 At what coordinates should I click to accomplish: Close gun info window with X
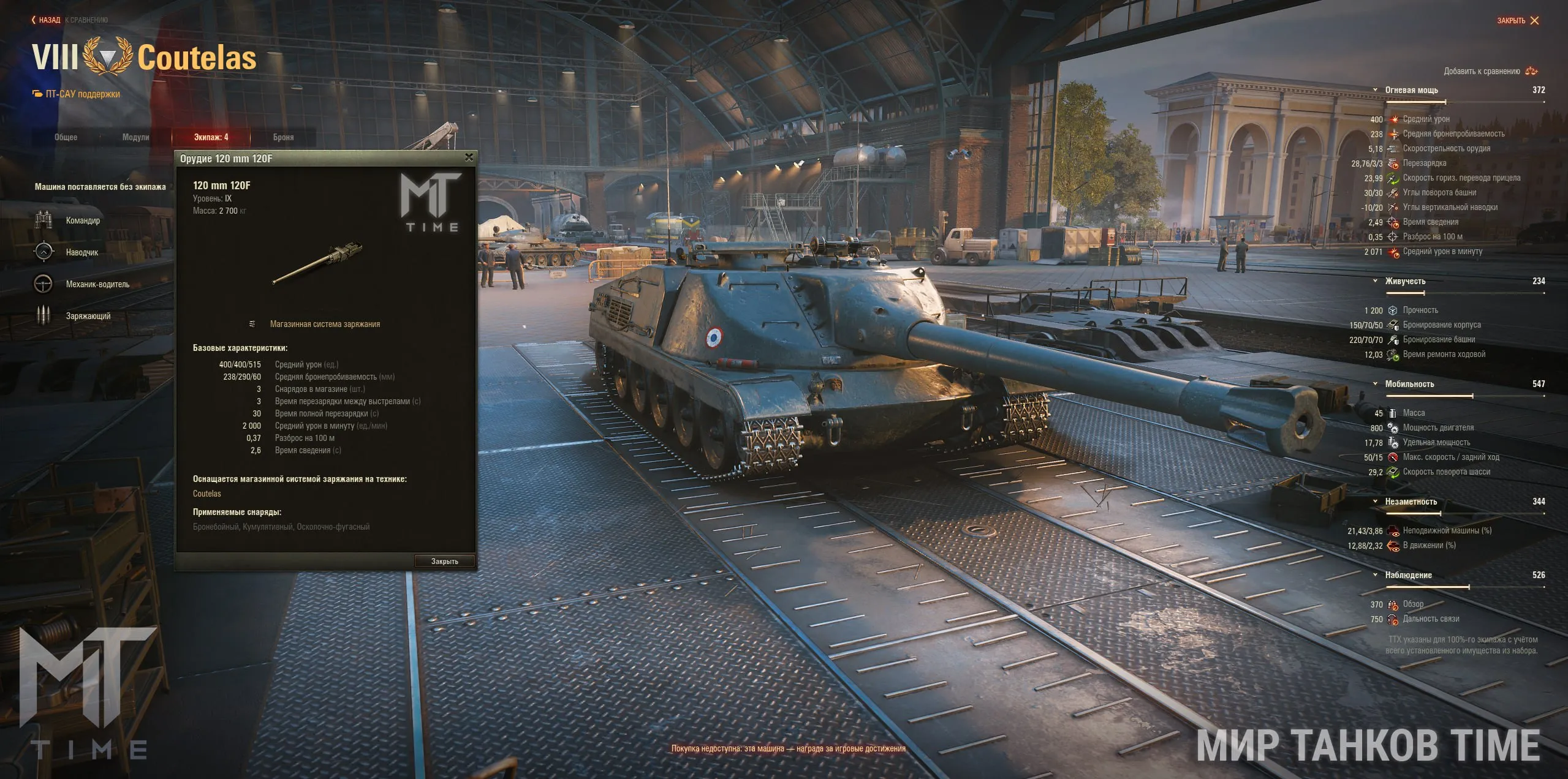(469, 157)
